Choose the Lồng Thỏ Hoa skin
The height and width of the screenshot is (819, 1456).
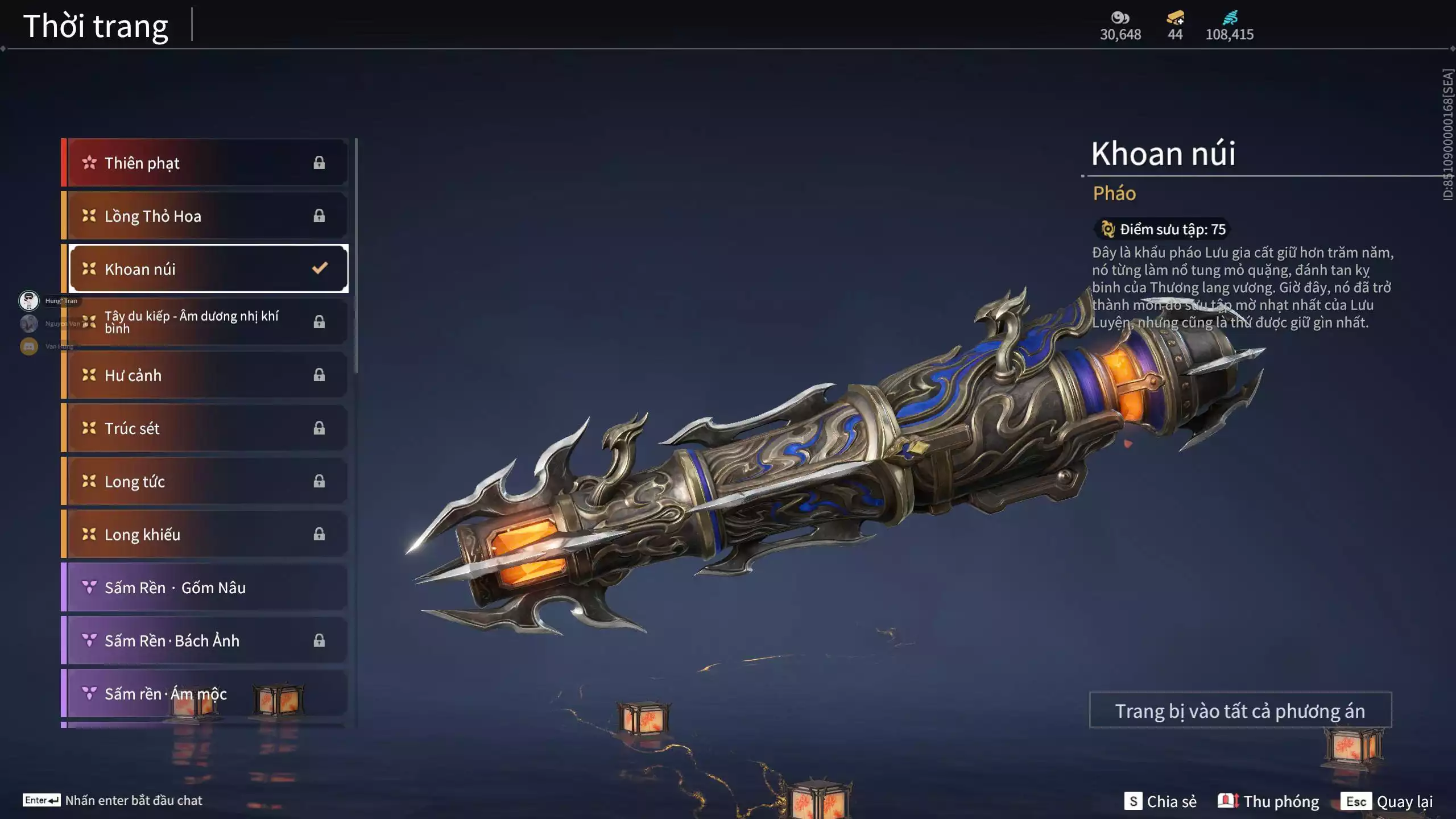[205, 216]
